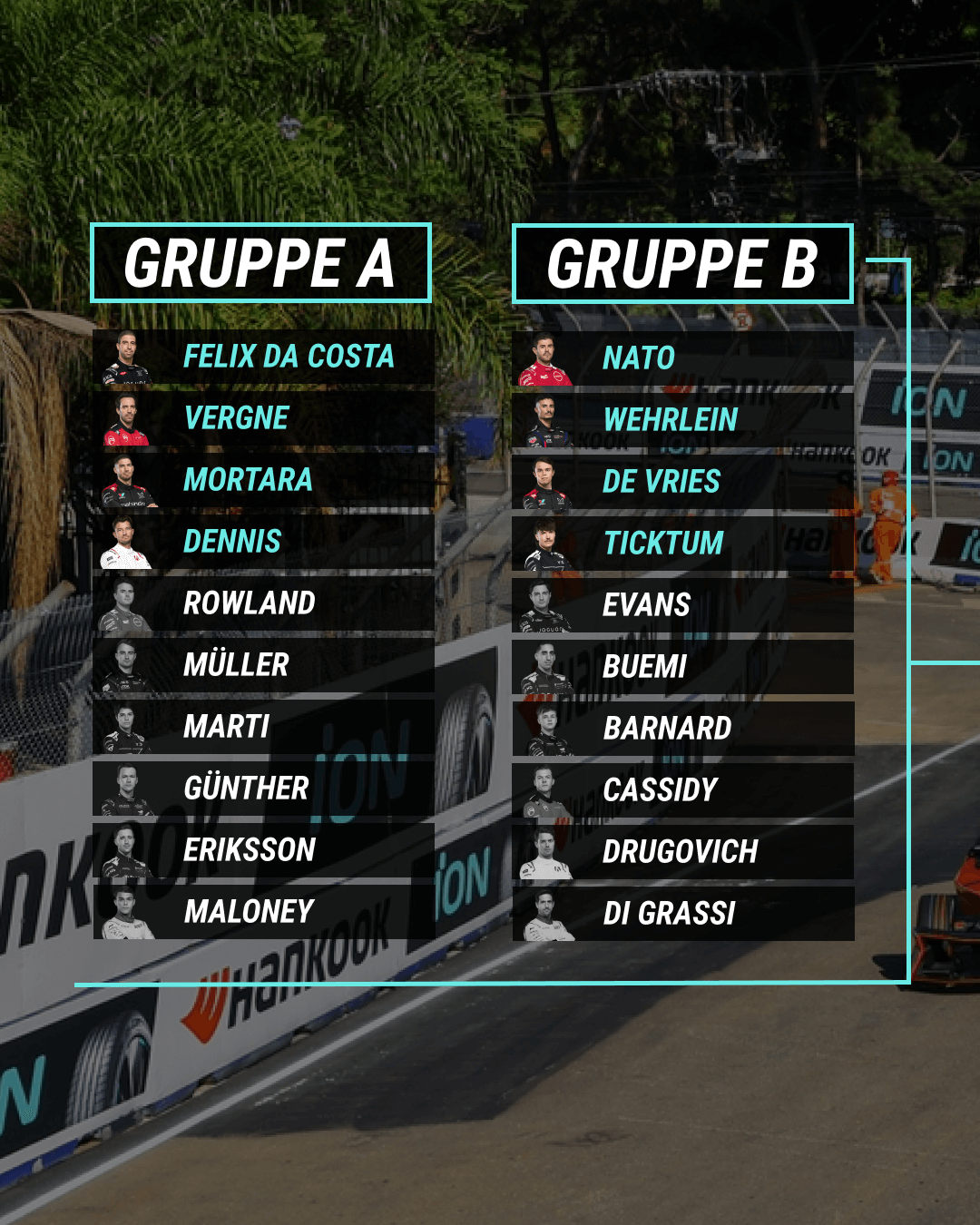
Task: Select Mortara in the list
Action: 263,480
